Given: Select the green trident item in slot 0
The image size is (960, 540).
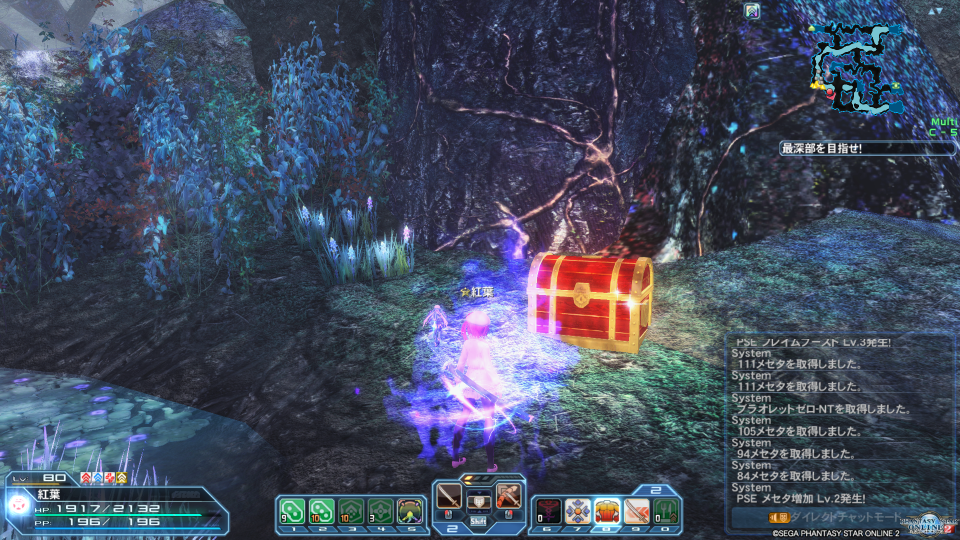Looking at the screenshot, I should [x=667, y=510].
